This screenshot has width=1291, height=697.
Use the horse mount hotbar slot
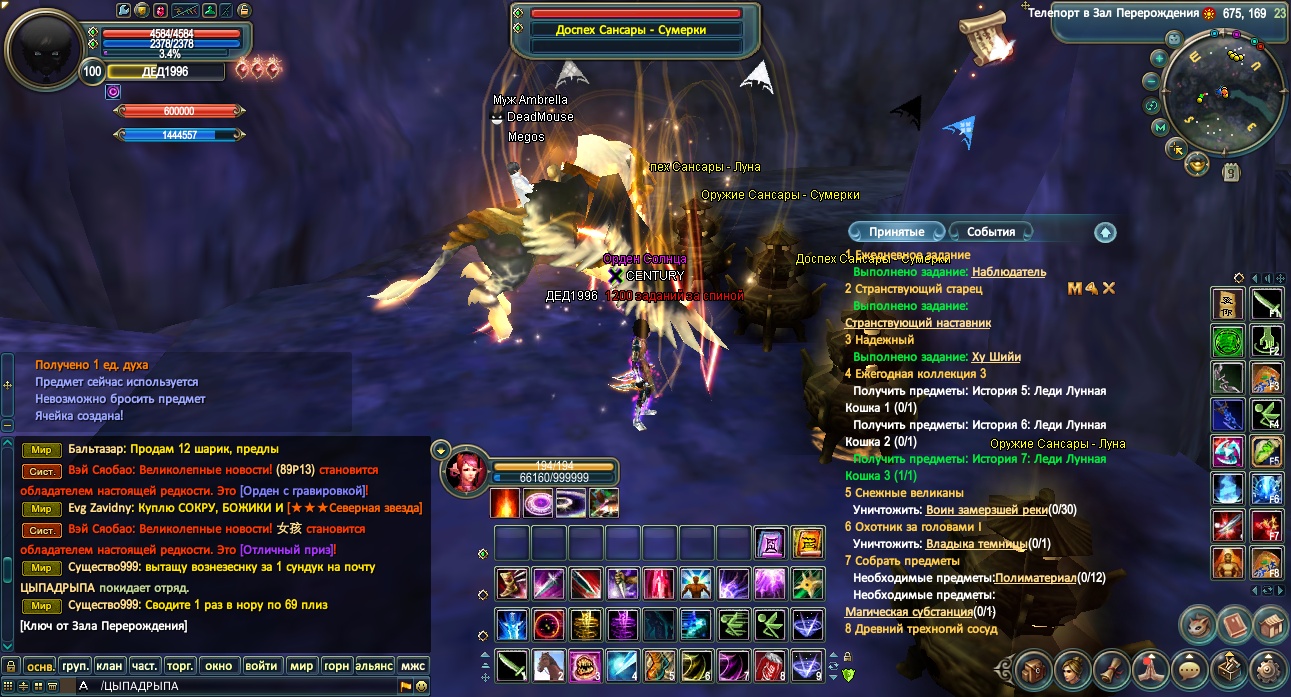548,663
